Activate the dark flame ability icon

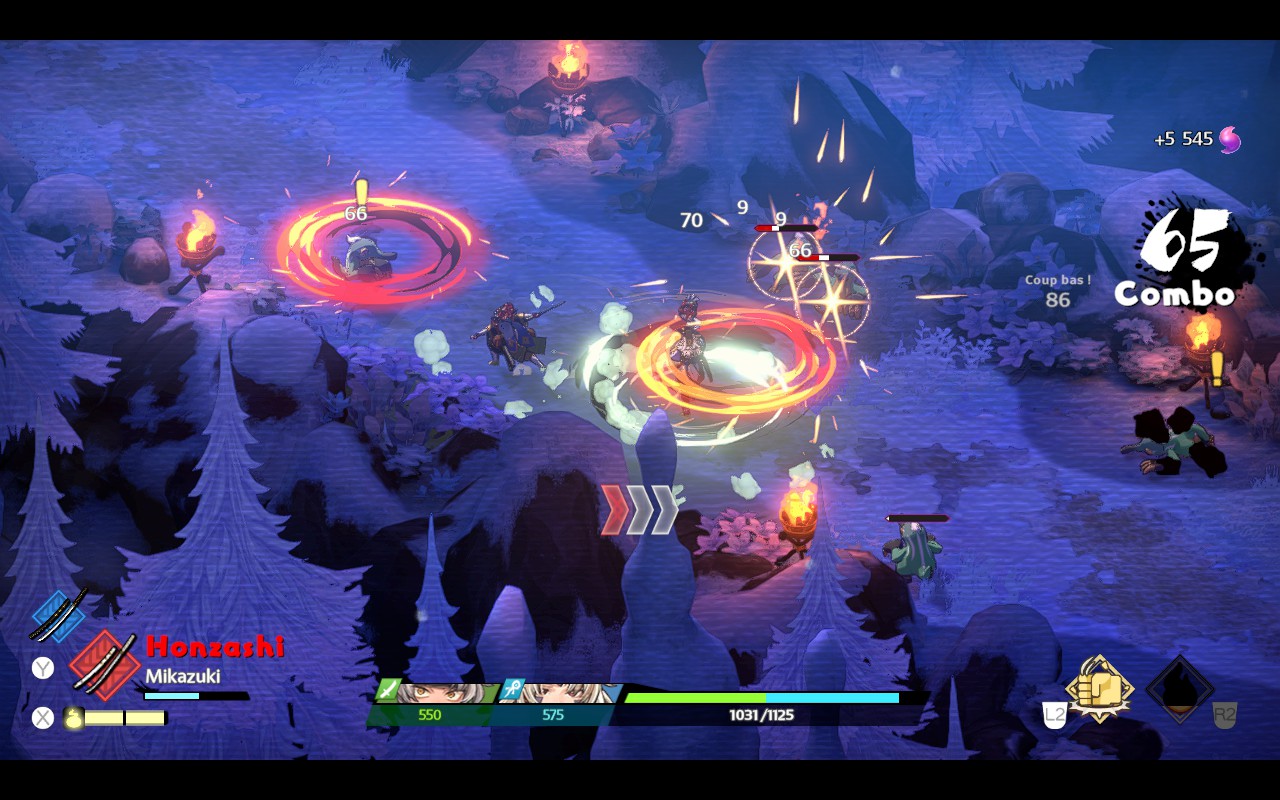click(x=1180, y=690)
